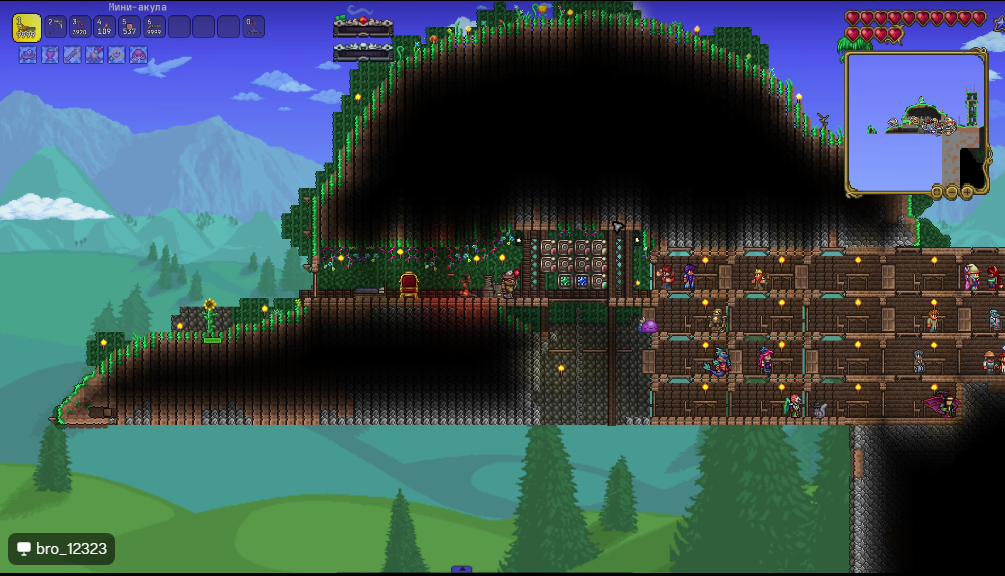Zoom in the minimap with plus button
1005x576 pixels.
(967, 191)
